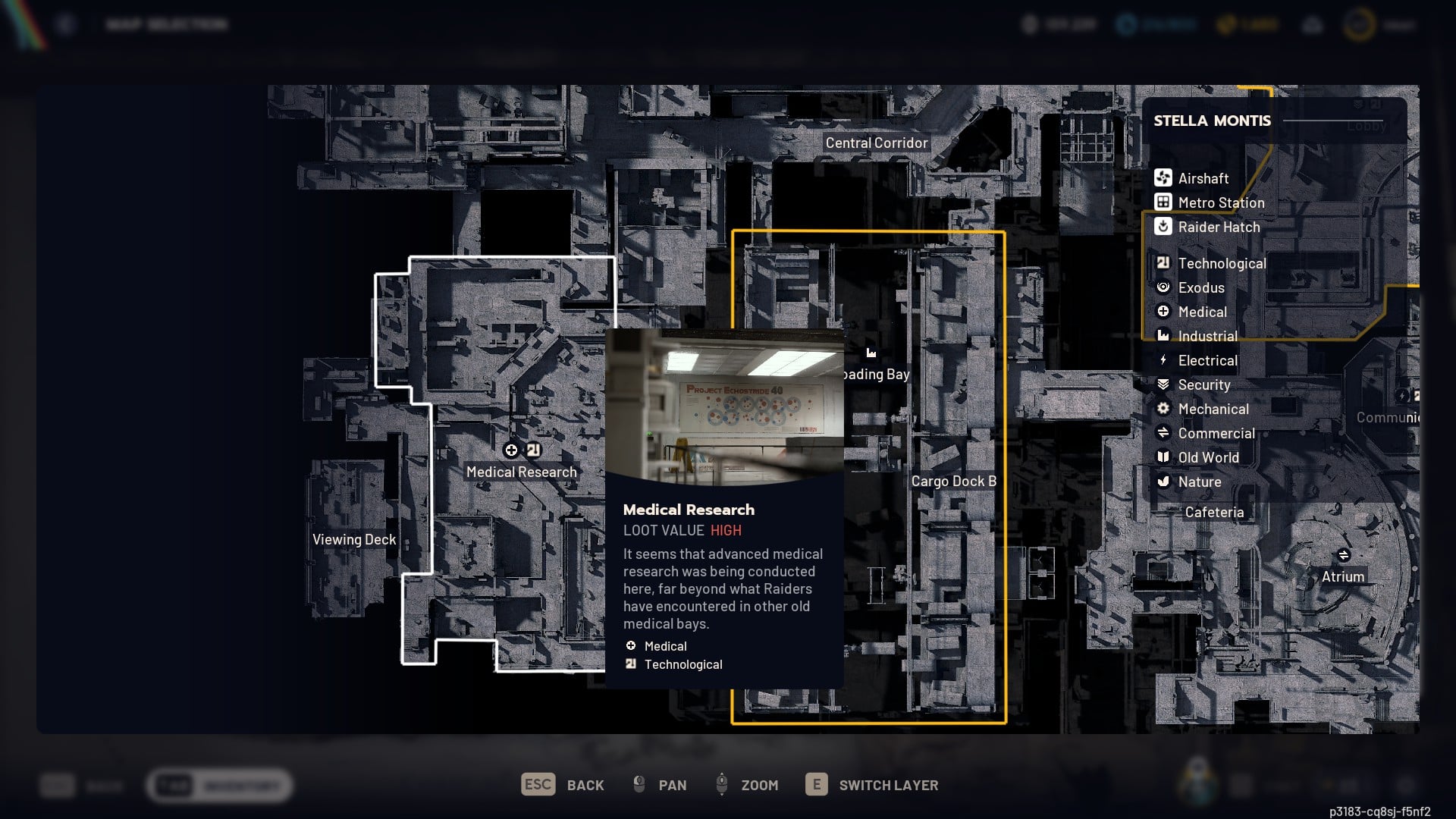Viewport: 1456px width, 819px height.
Task: Select the Nature legend entry
Action: (1199, 482)
